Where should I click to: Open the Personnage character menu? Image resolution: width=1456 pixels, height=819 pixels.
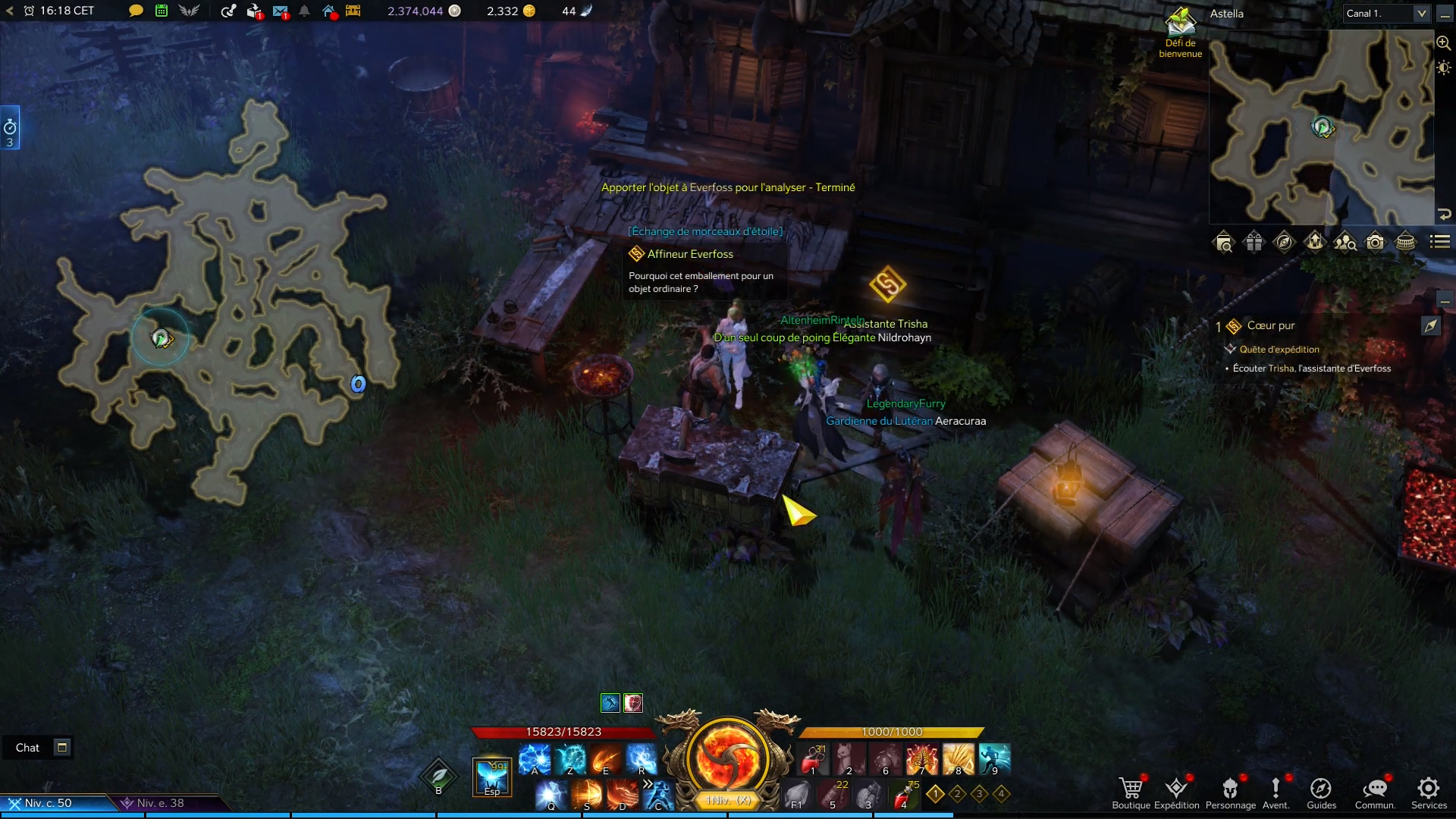pyautogui.click(x=1230, y=790)
